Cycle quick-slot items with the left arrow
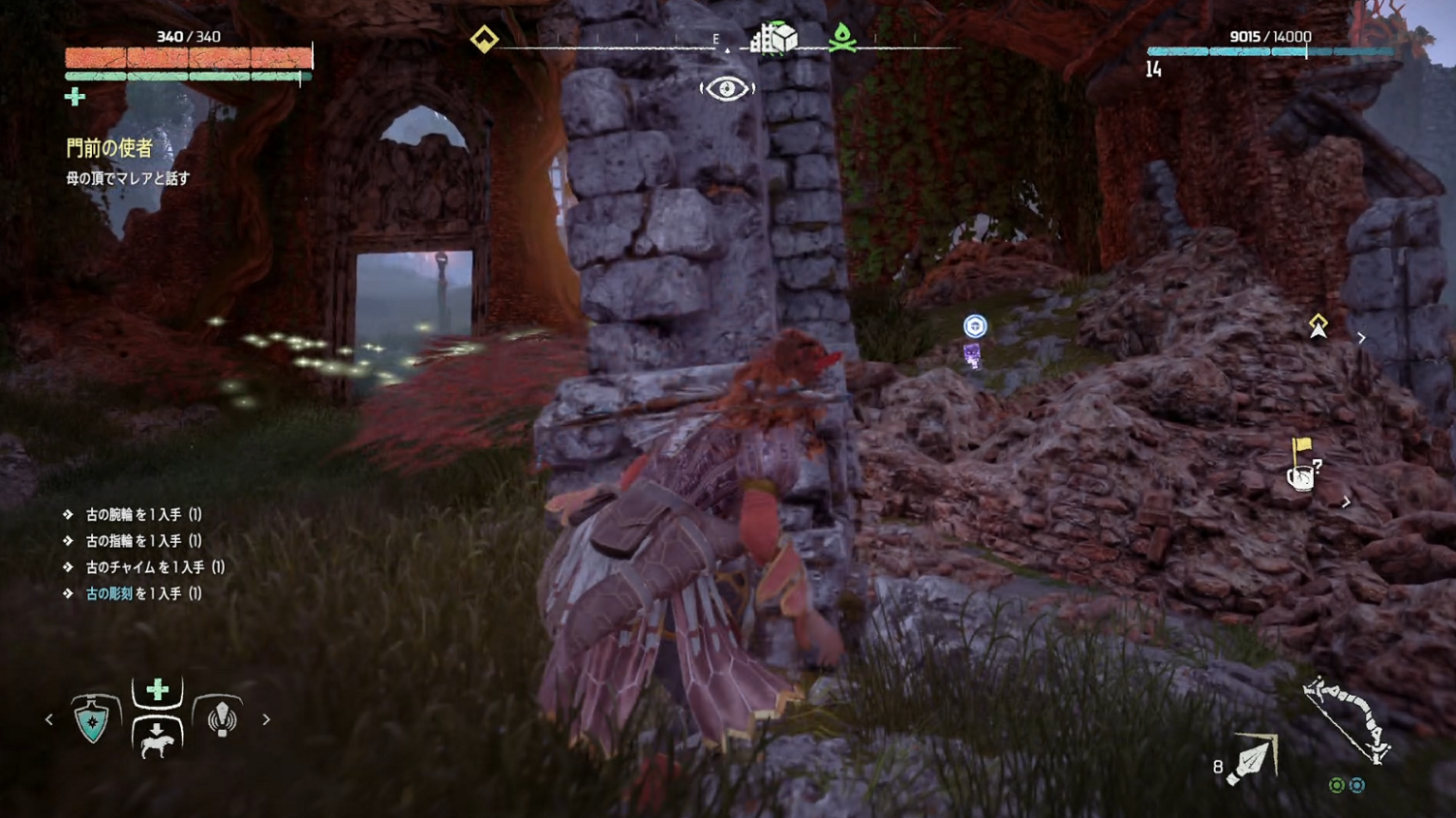Image resolution: width=1456 pixels, height=818 pixels. (x=49, y=719)
